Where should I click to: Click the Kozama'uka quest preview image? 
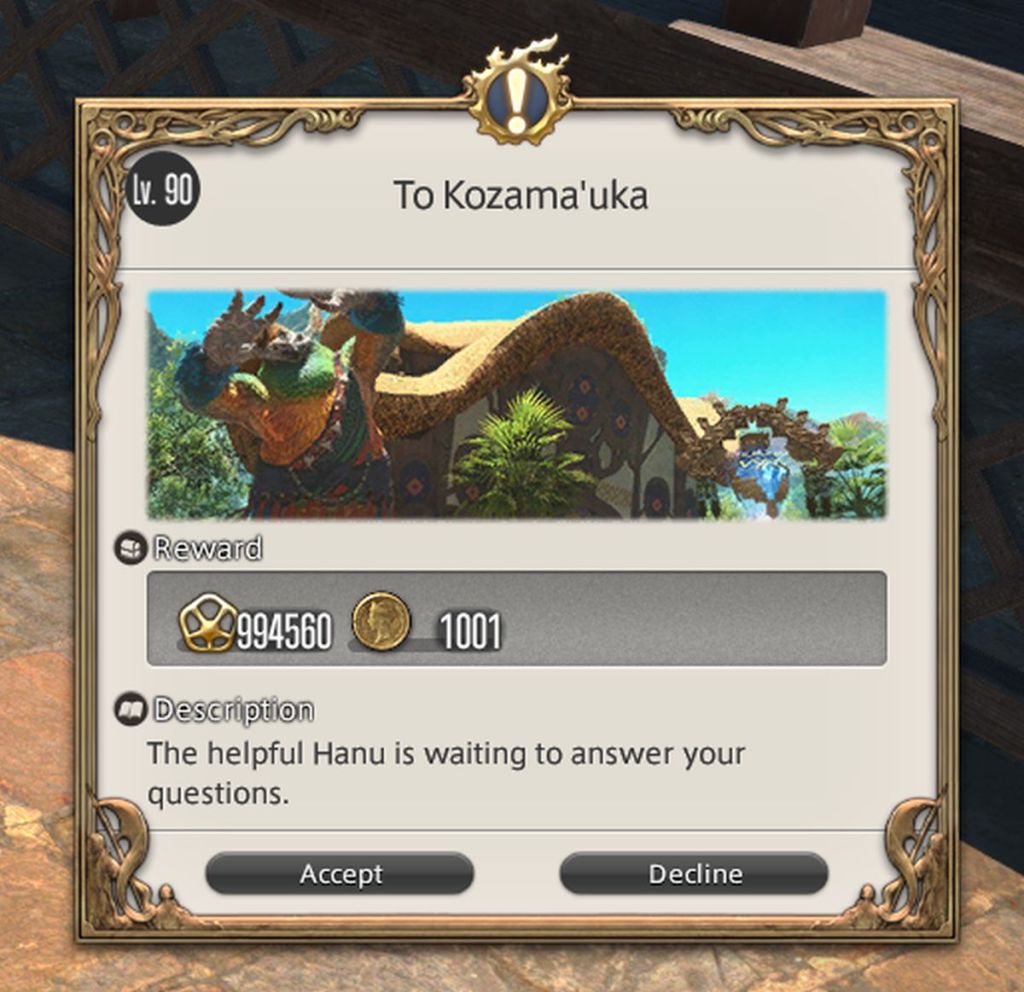pyautogui.click(x=516, y=405)
